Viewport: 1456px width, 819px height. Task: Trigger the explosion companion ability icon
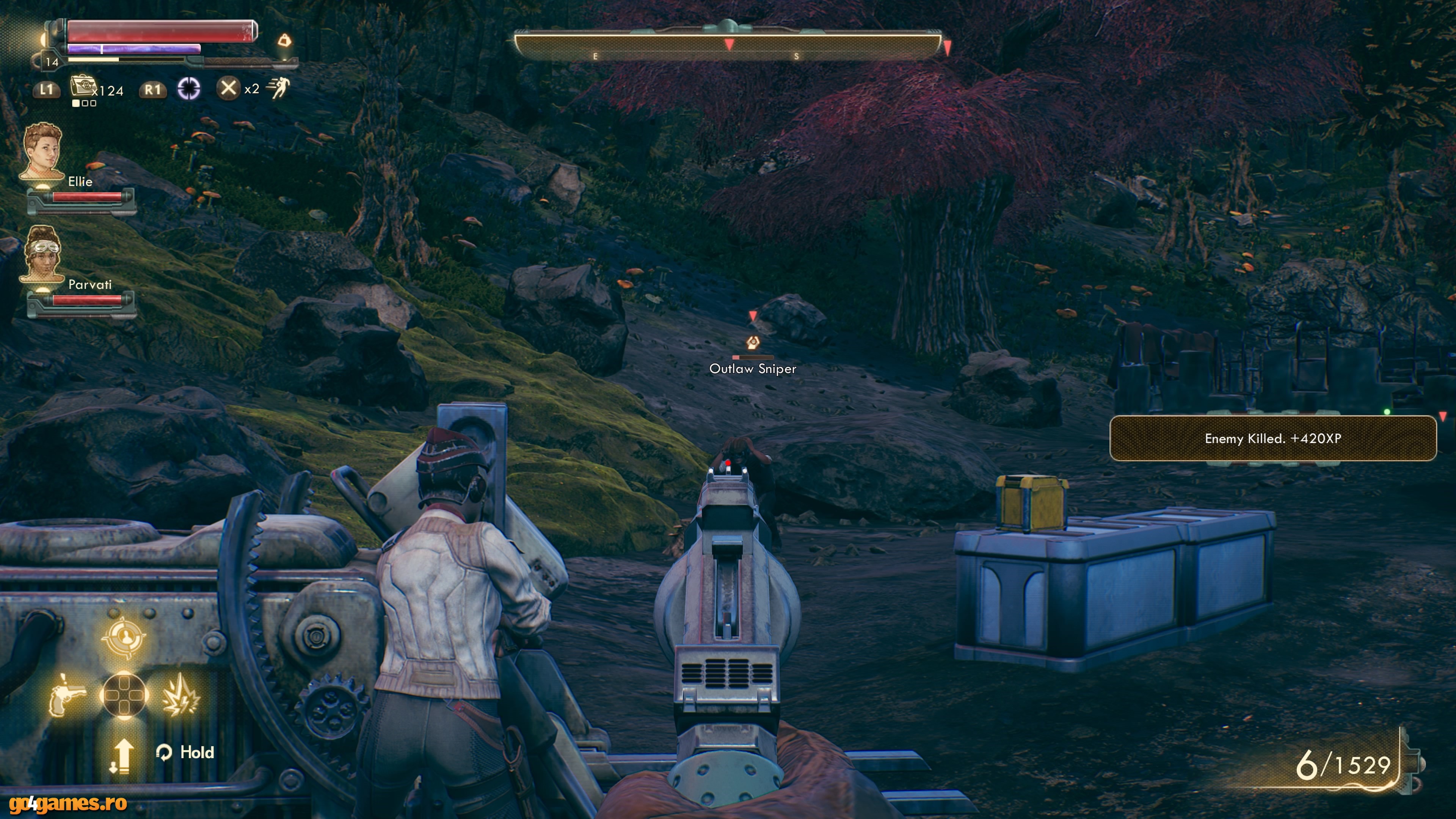(180, 693)
